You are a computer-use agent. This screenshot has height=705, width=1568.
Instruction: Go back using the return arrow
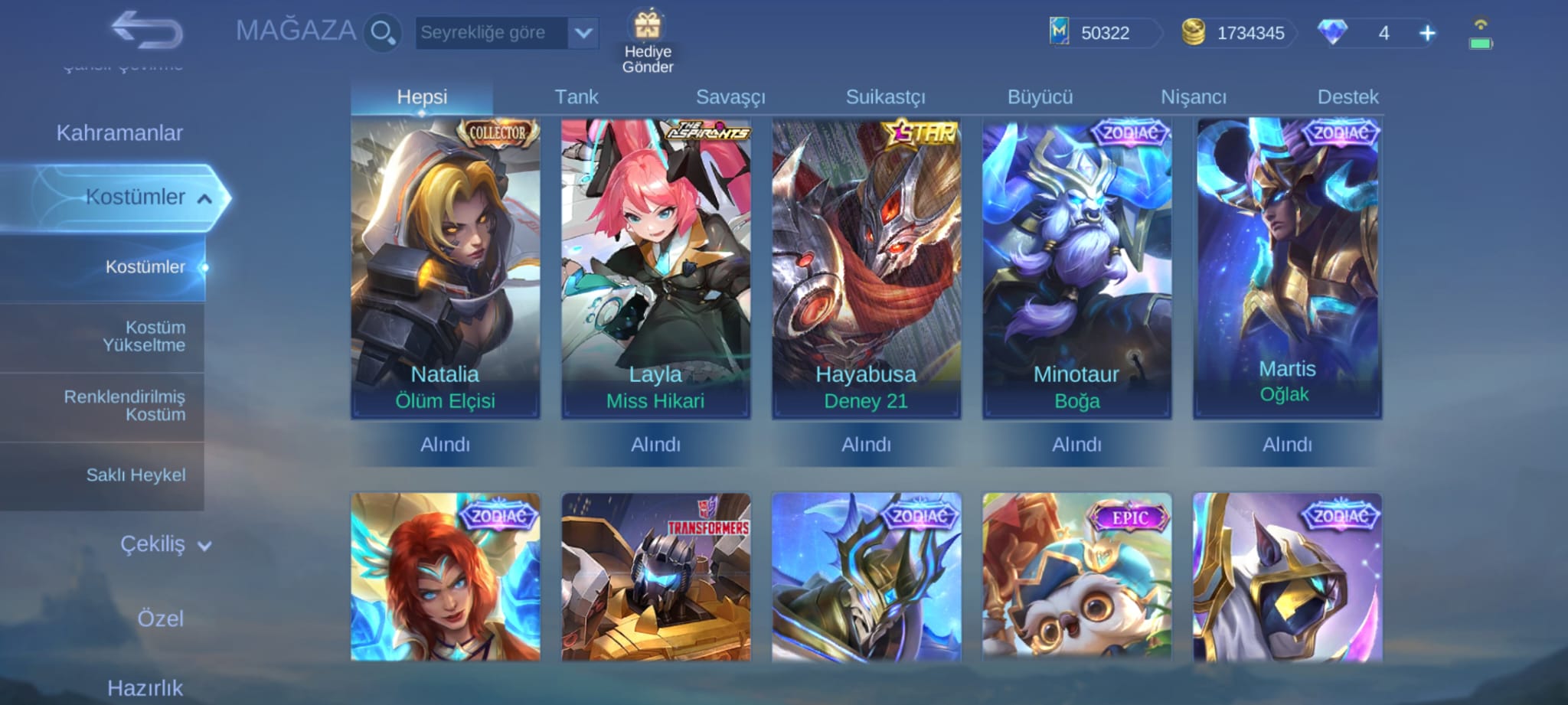tap(147, 31)
